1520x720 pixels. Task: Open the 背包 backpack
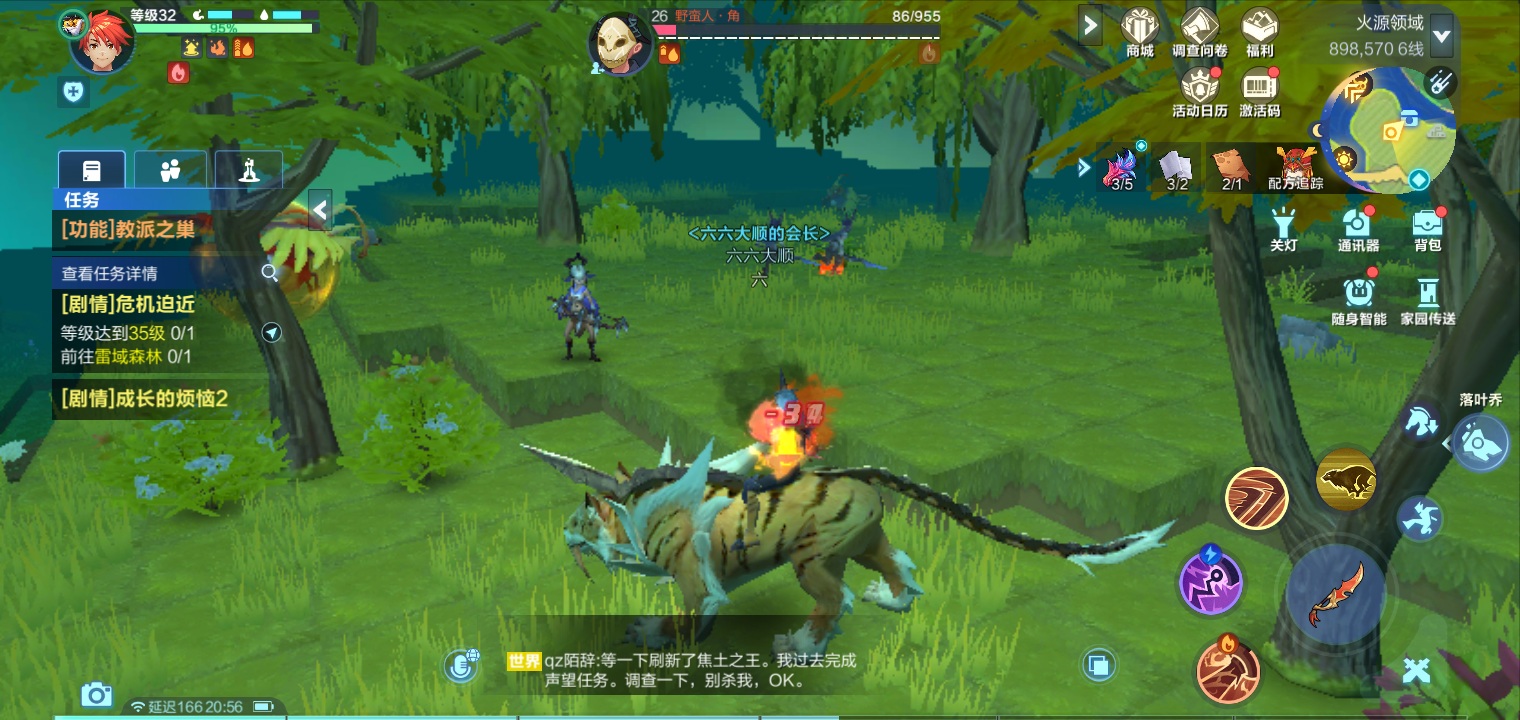tap(1427, 229)
